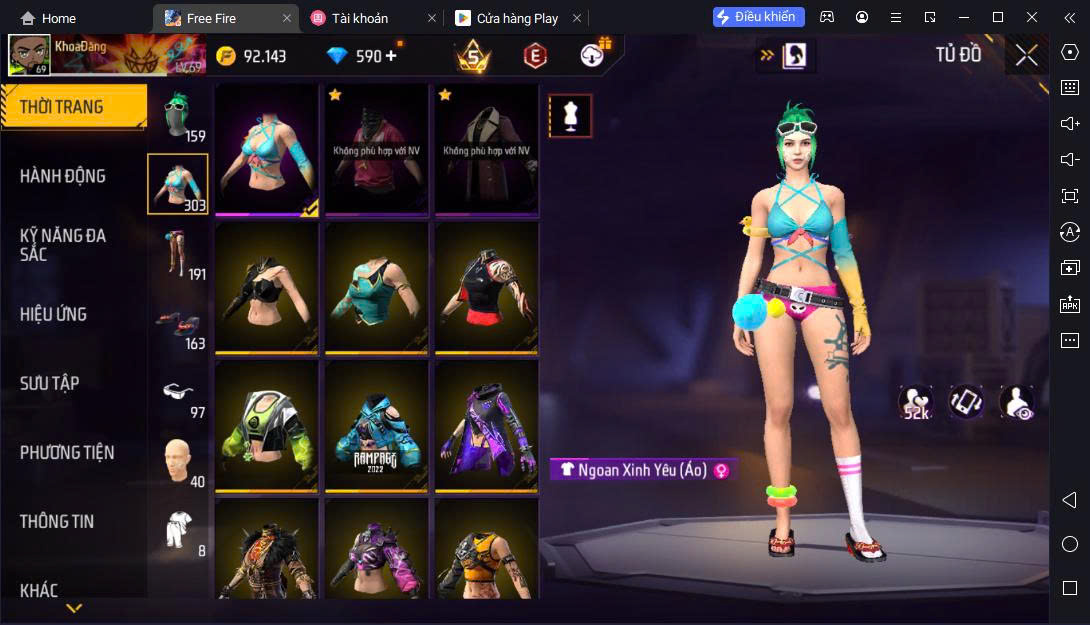Open the white outfit set subcategory
The image size is (1090, 625).
(x=179, y=530)
